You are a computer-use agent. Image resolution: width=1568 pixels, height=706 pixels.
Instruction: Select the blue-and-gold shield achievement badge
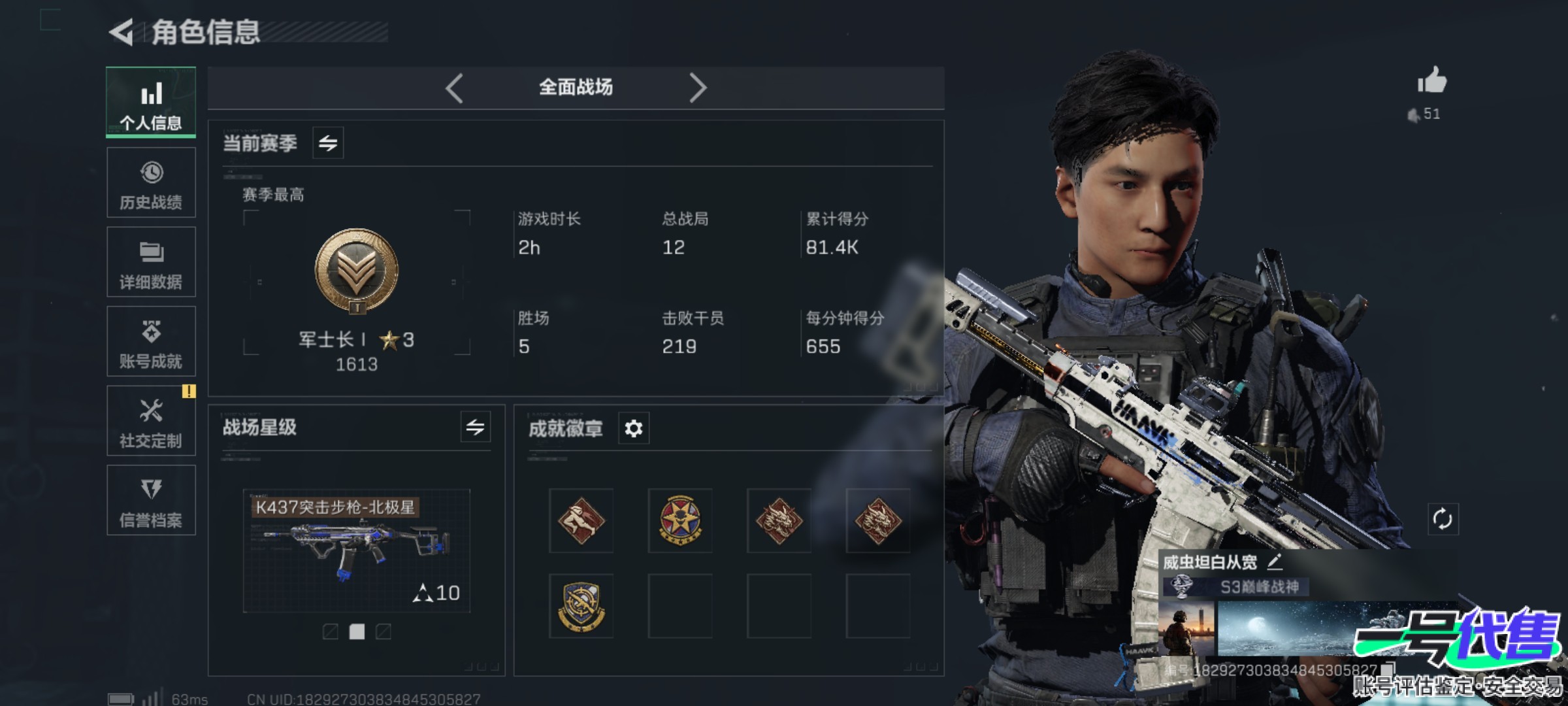(x=581, y=606)
